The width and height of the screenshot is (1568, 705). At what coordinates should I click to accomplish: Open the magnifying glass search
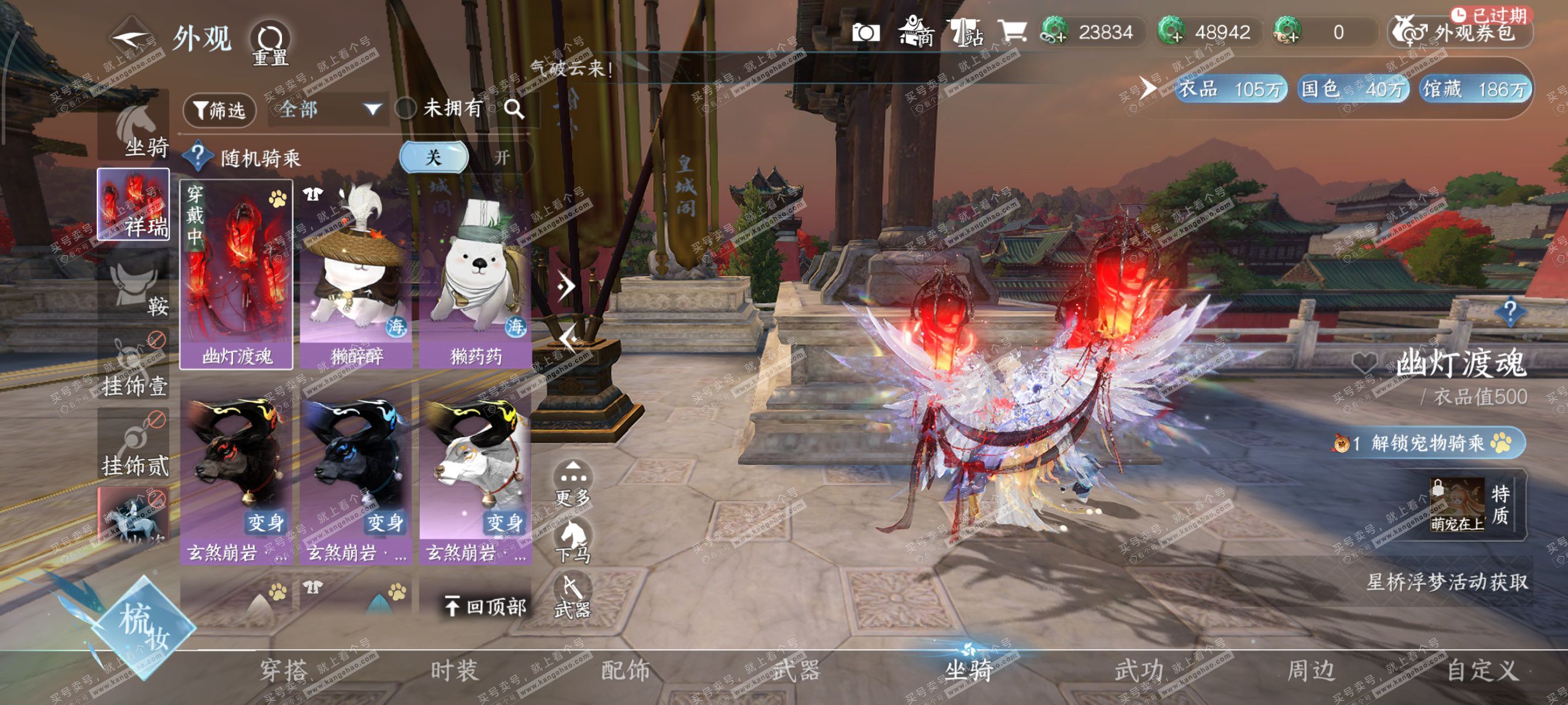[x=514, y=109]
